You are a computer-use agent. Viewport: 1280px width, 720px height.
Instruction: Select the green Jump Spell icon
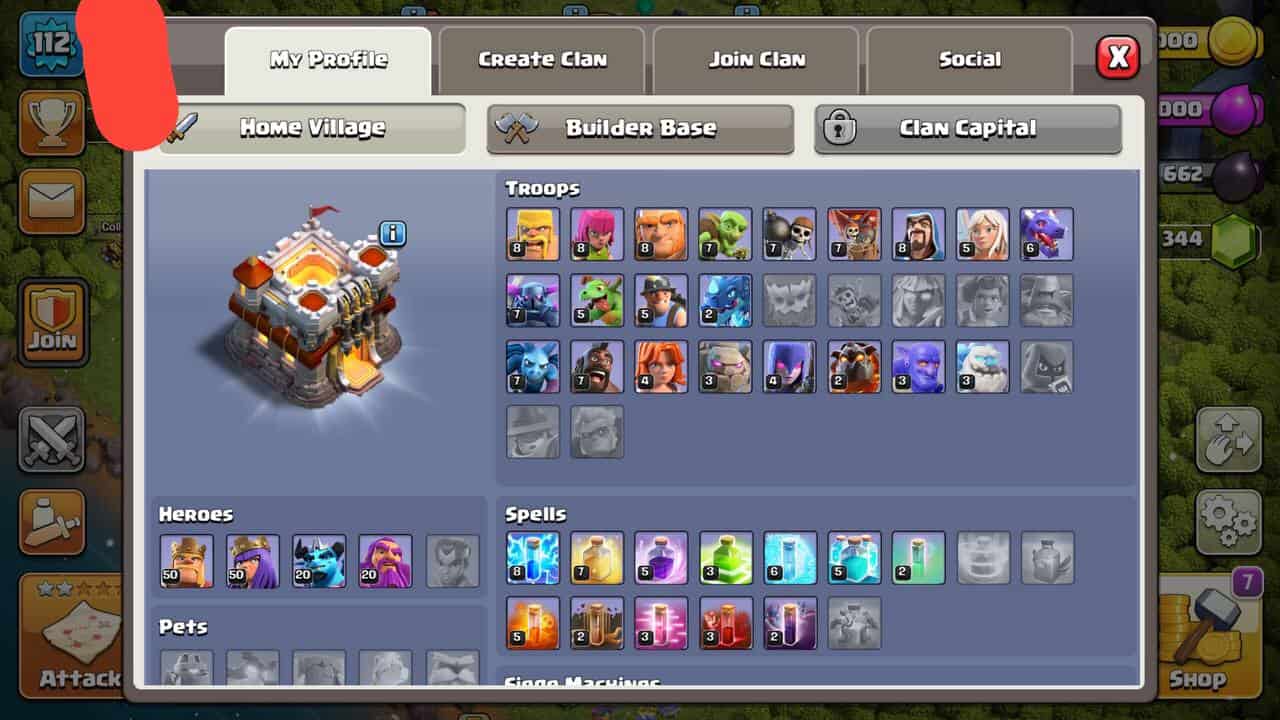(x=725, y=557)
